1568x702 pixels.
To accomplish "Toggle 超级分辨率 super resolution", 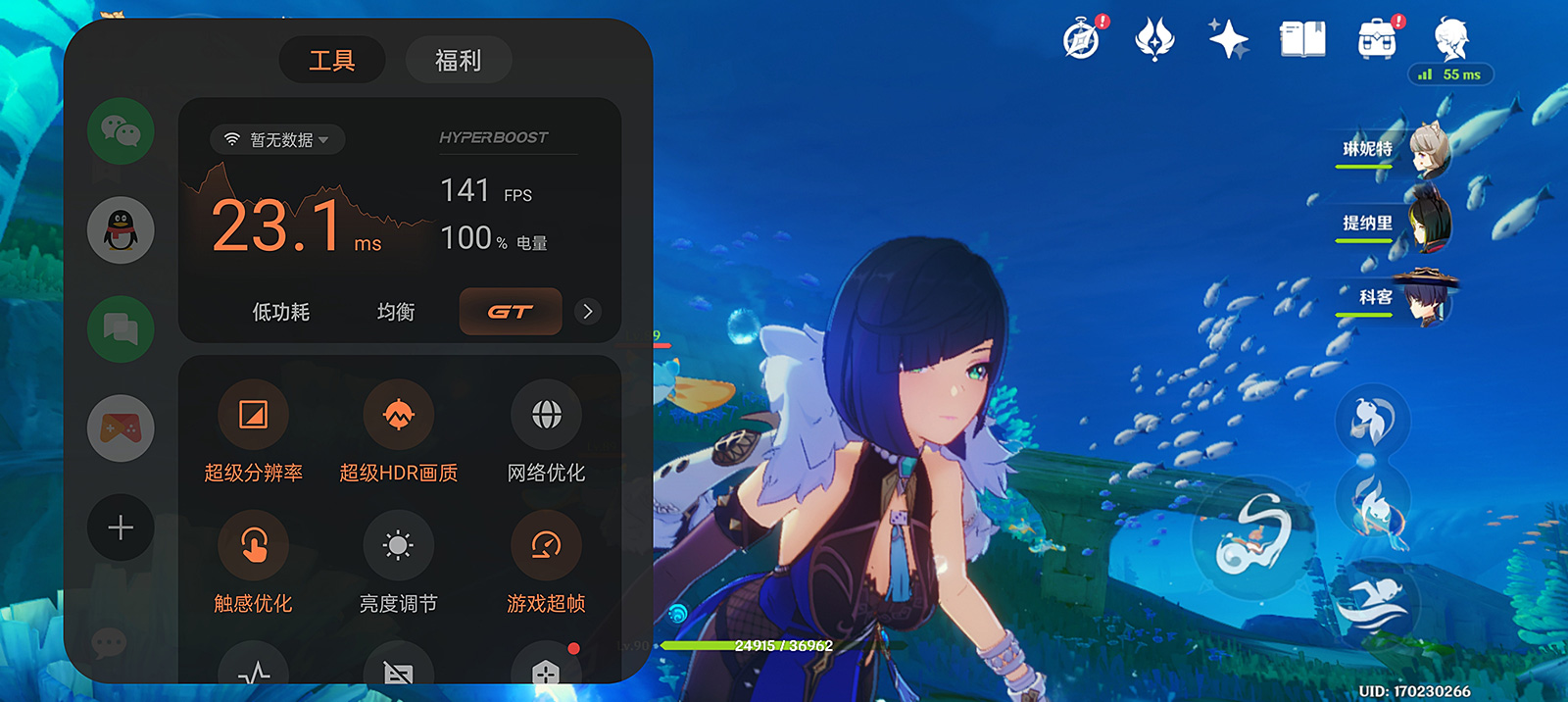I will click(253, 416).
